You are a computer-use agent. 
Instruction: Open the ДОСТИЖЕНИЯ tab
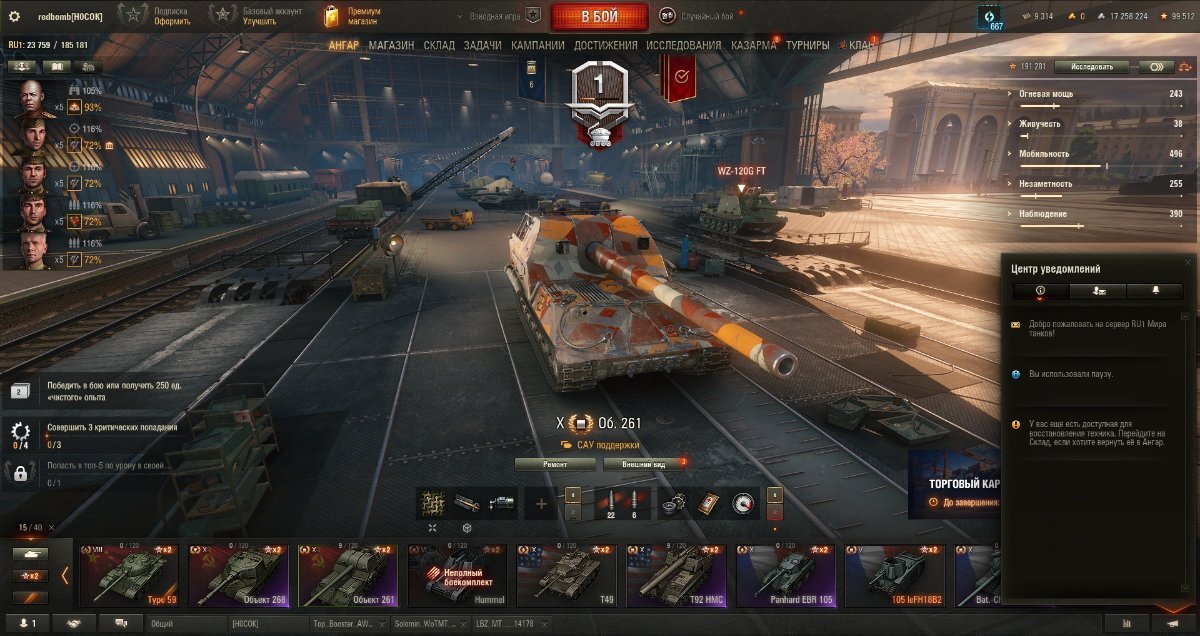(605, 45)
